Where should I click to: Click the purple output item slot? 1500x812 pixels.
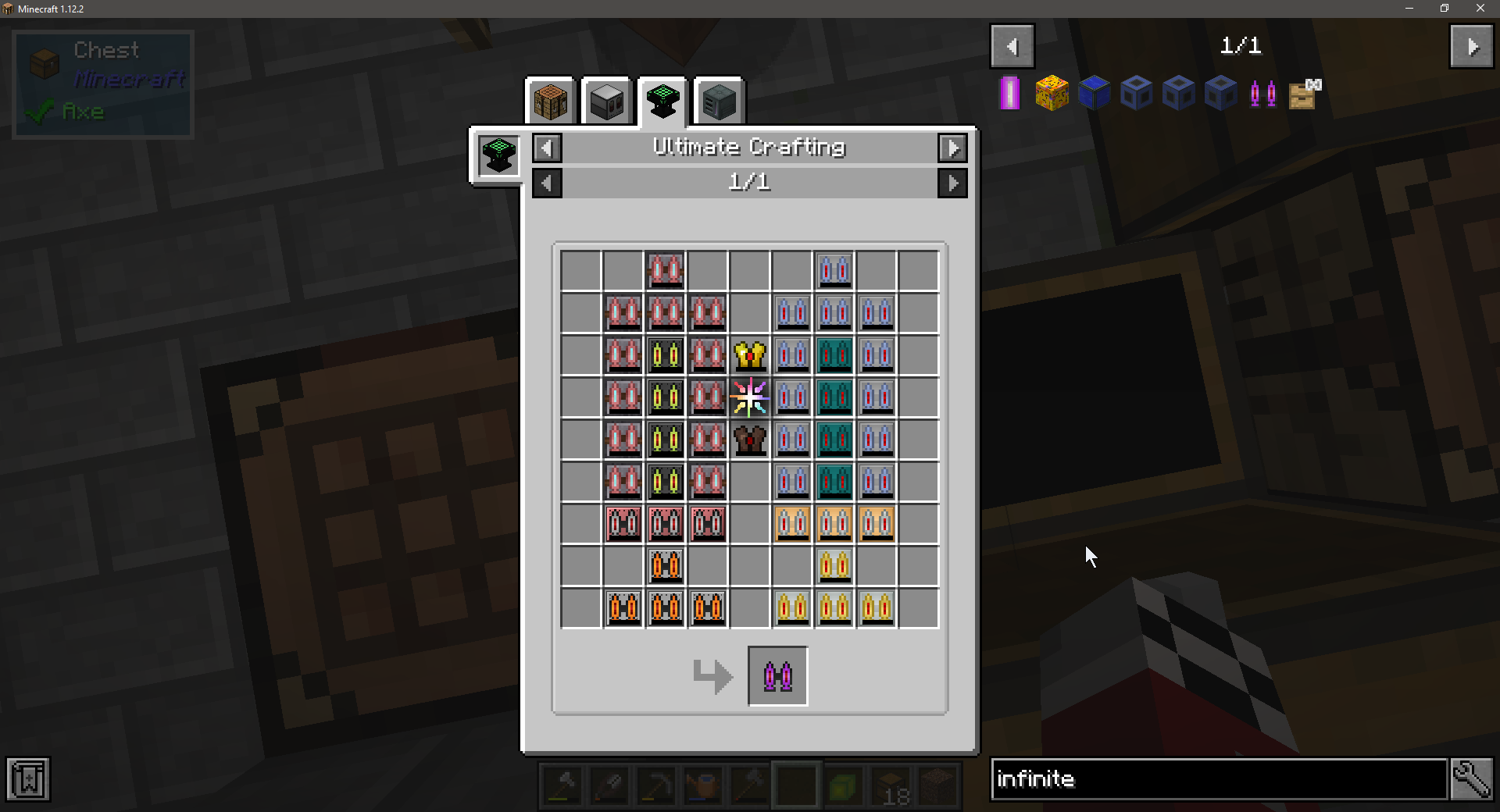pyautogui.click(x=778, y=676)
